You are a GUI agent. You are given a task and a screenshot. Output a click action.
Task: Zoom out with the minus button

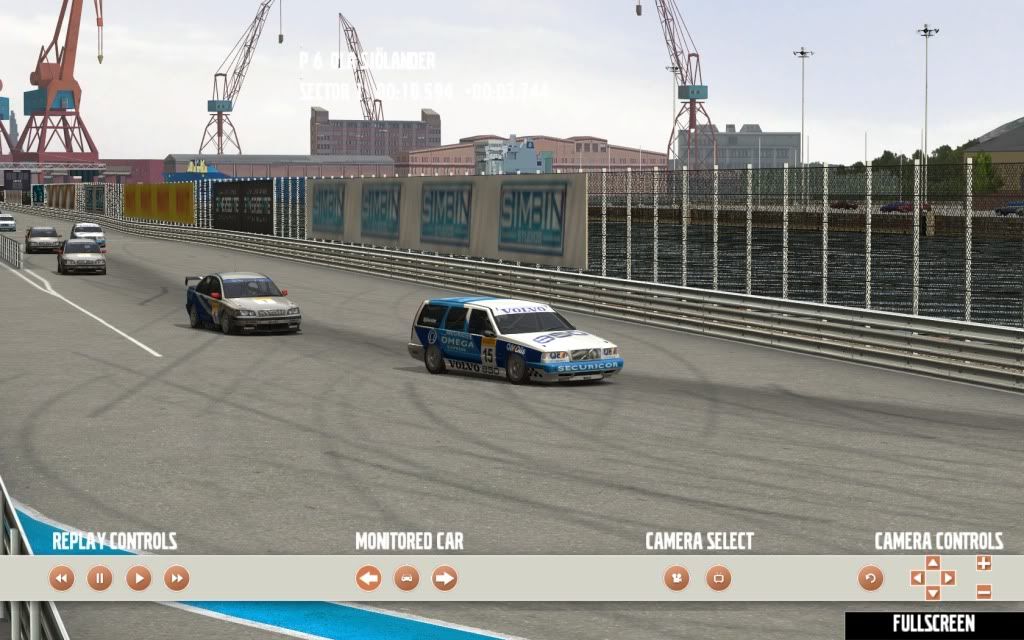pyautogui.click(x=984, y=591)
